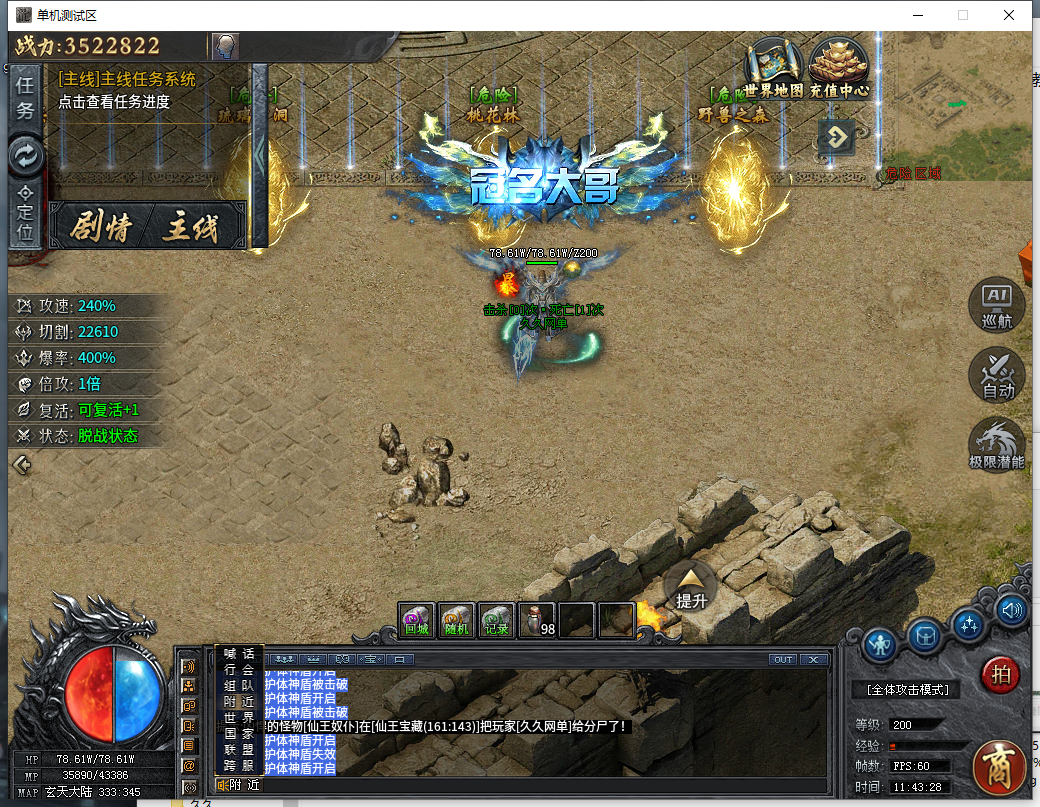Open the 世界地图 world map
This screenshot has width=1040, height=807.
tap(774, 68)
